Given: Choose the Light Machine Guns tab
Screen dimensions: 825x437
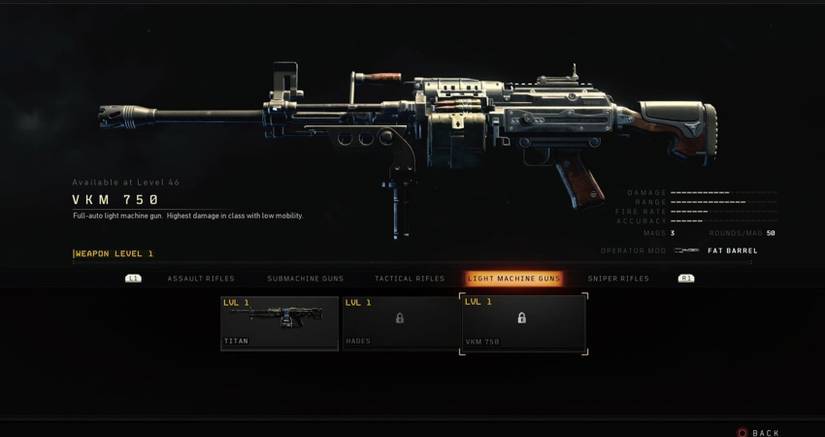Looking at the screenshot, I should (x=514, y=278).
